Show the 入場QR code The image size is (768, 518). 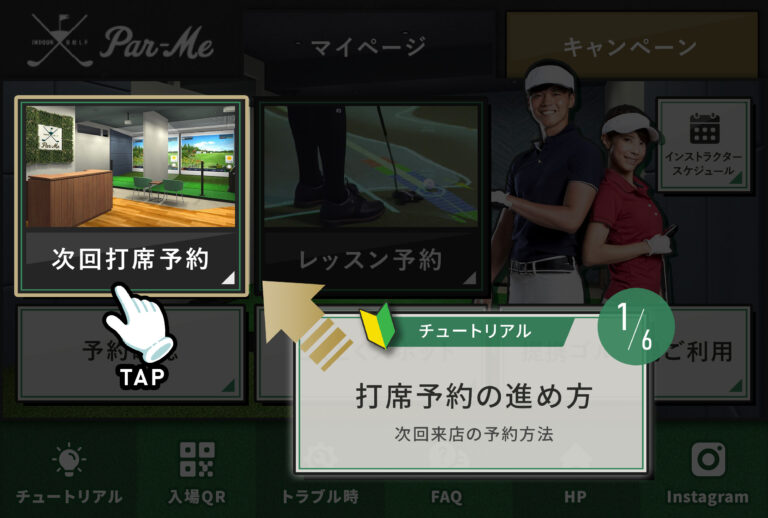click(197, 475)
